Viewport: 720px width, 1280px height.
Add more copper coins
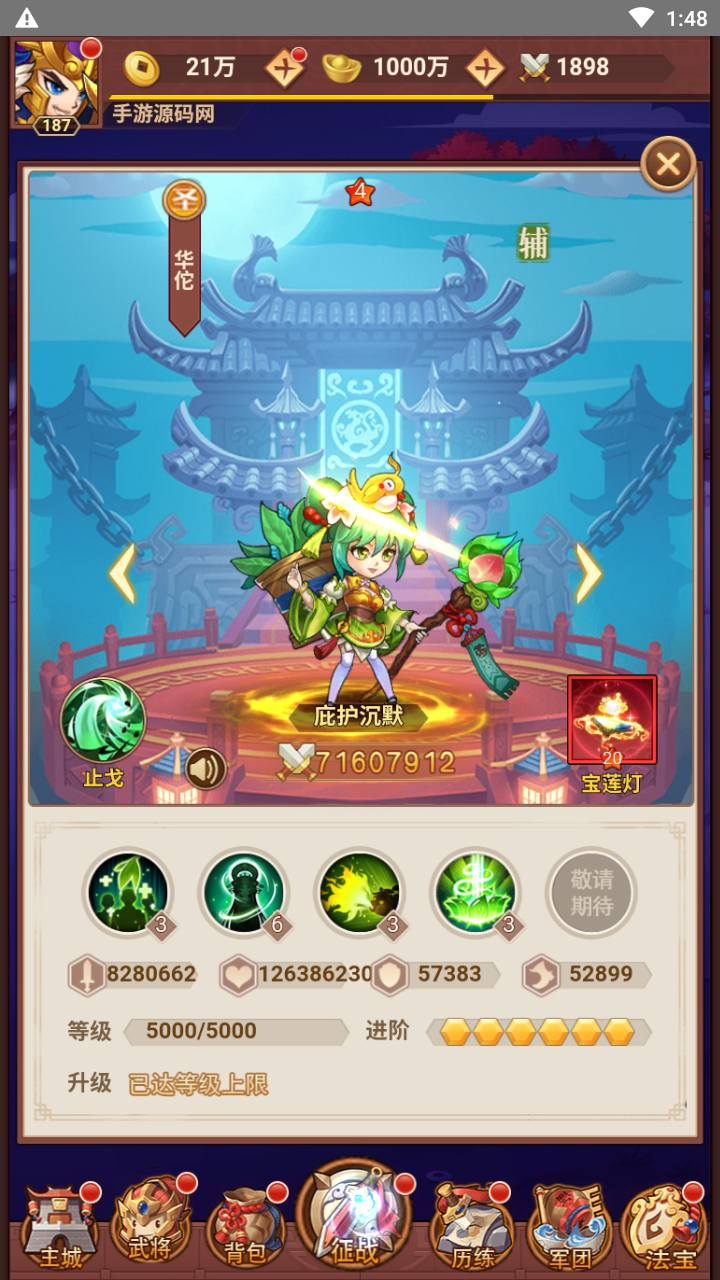pos(284,68)
